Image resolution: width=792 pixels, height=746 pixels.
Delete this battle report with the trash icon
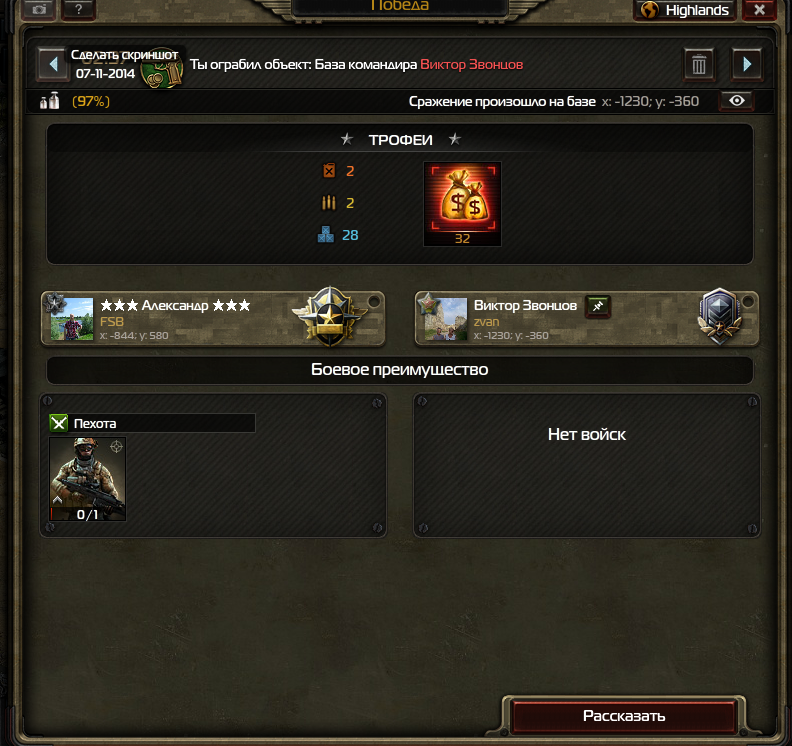699,65
